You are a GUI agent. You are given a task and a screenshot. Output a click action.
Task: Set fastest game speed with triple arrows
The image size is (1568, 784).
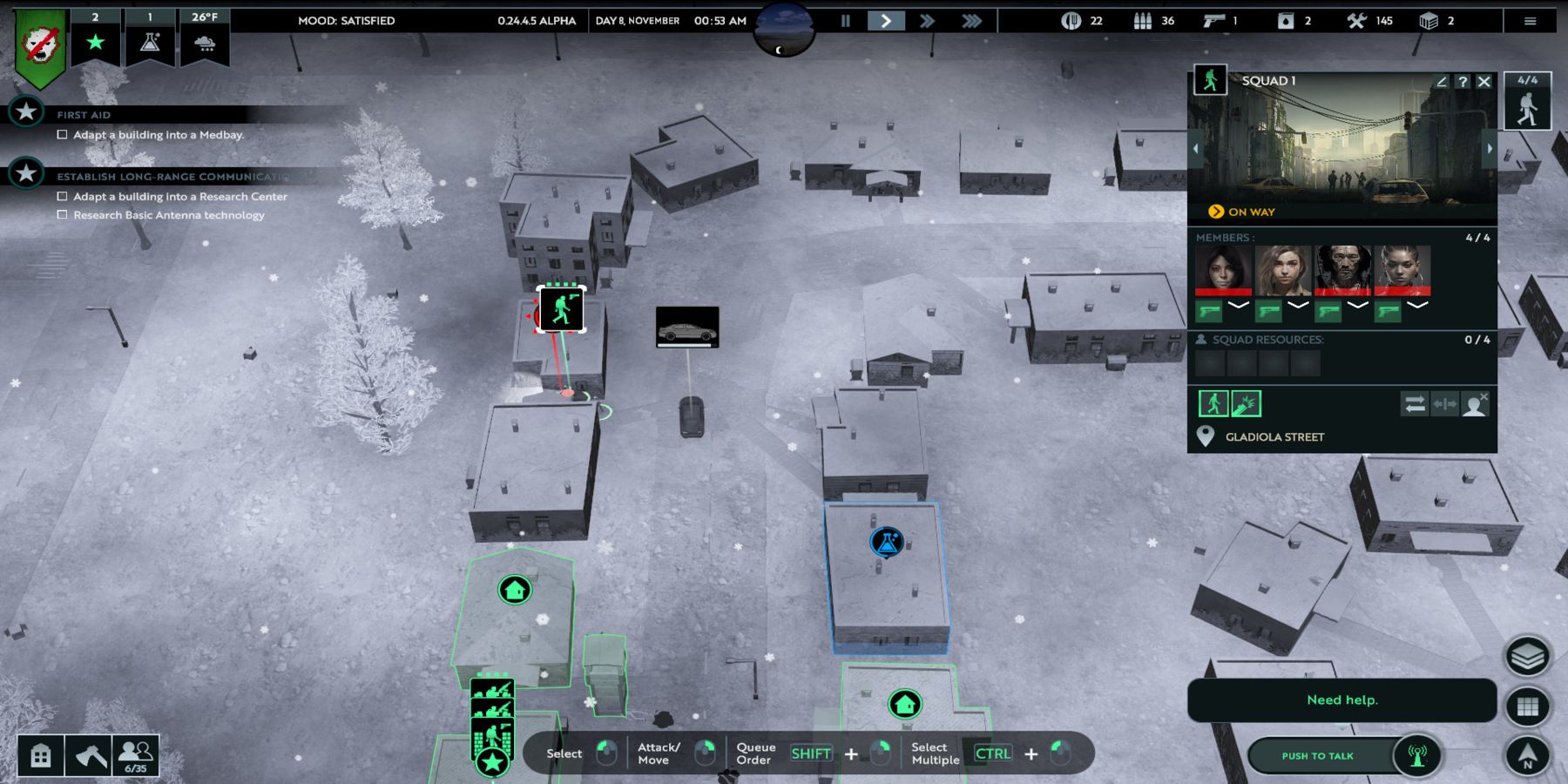pos(971,21)
